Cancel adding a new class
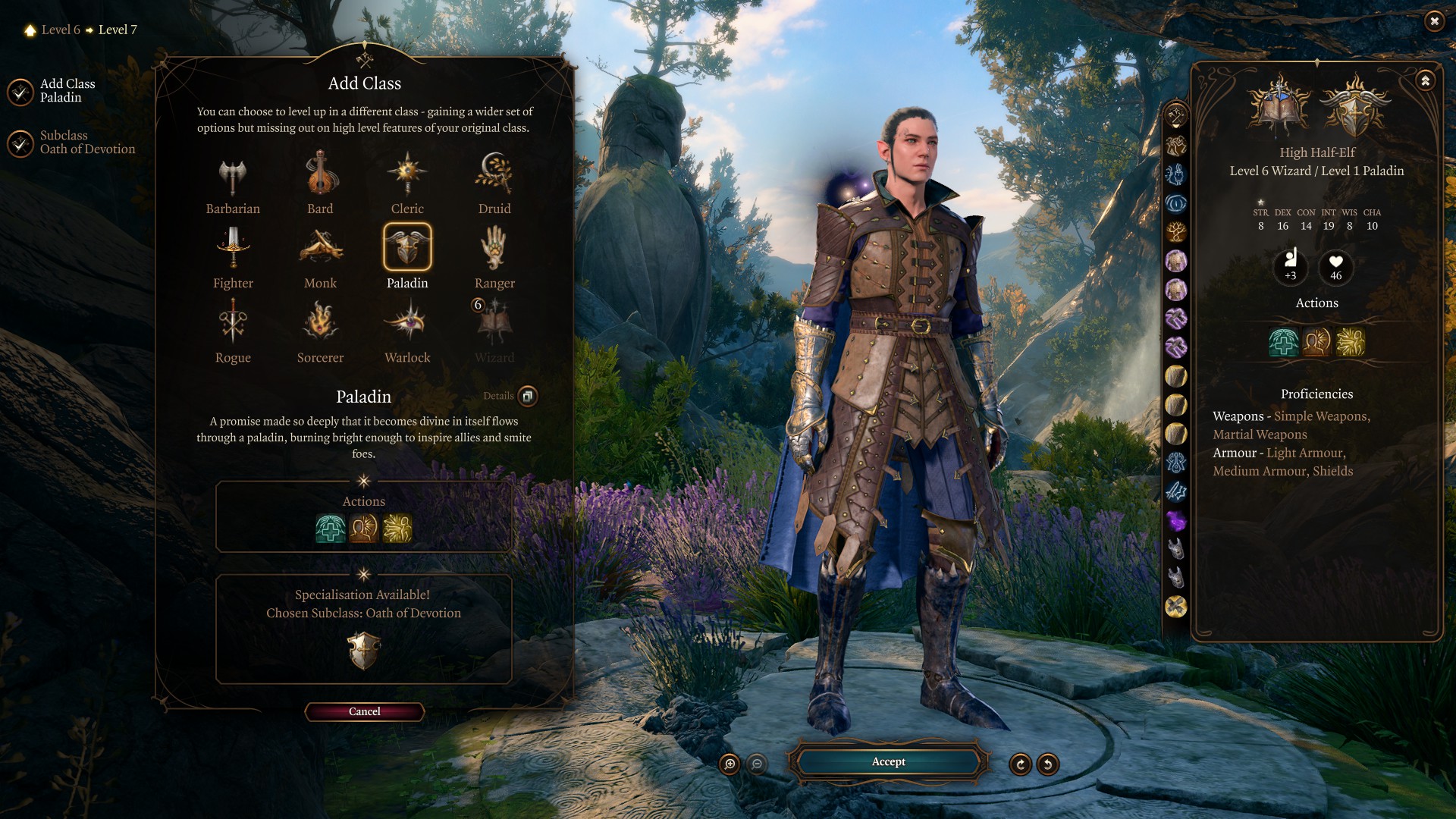This screenshot has width=1456, height=819. coord(364,711)
